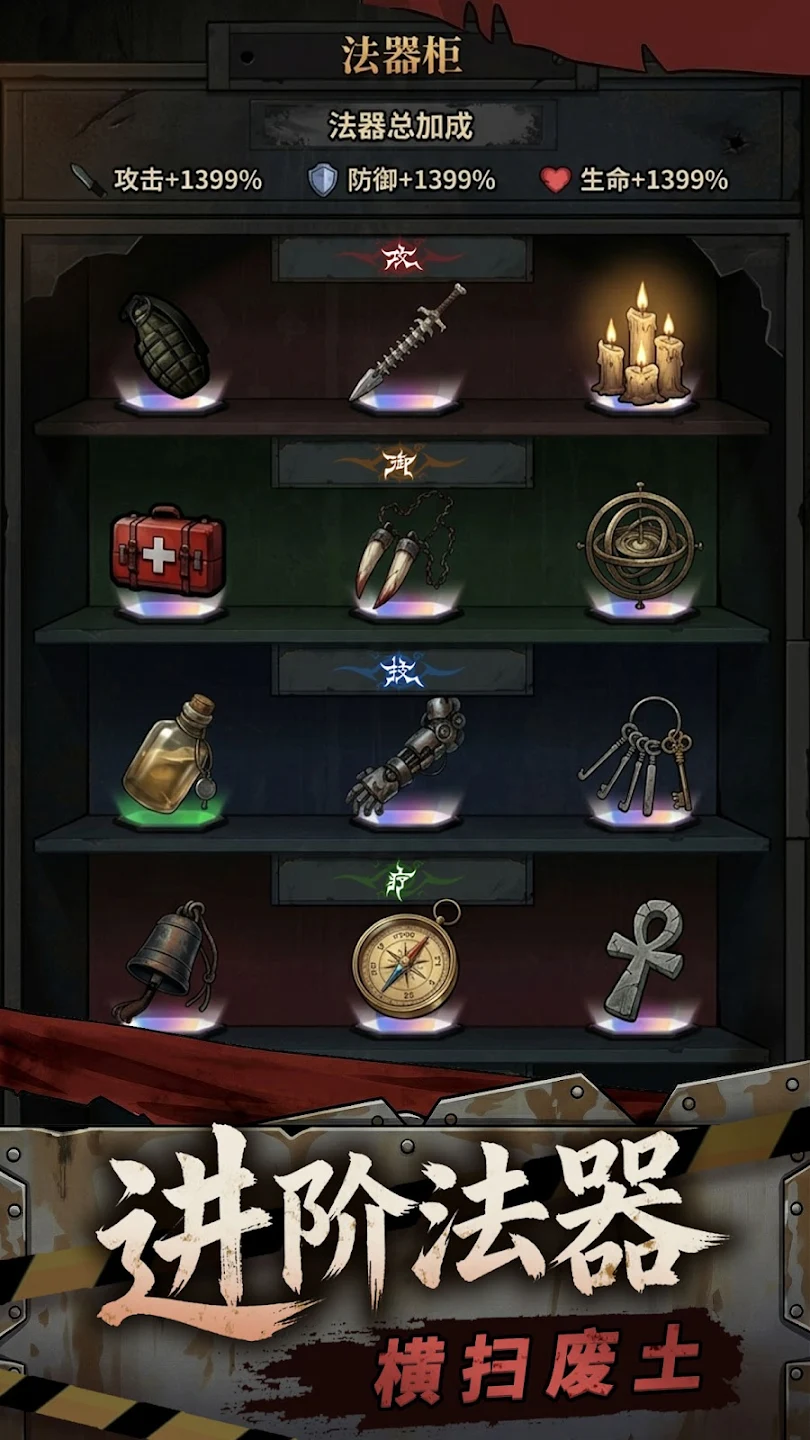Screen dimensions: 810x1440
Task: Open the brass compass artifact
Action: [405, 962]
